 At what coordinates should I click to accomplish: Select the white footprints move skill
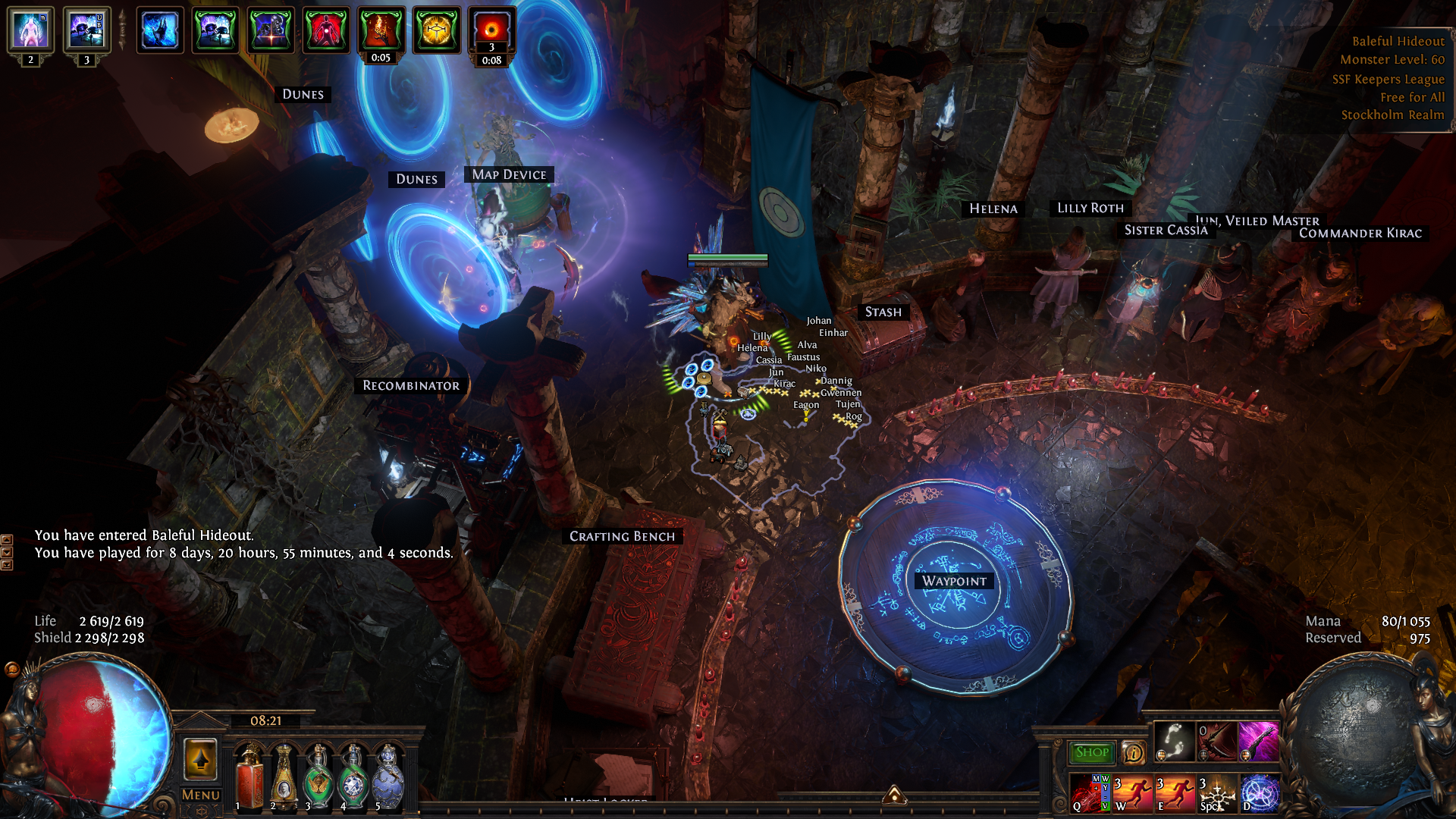tap(1174, 742)
